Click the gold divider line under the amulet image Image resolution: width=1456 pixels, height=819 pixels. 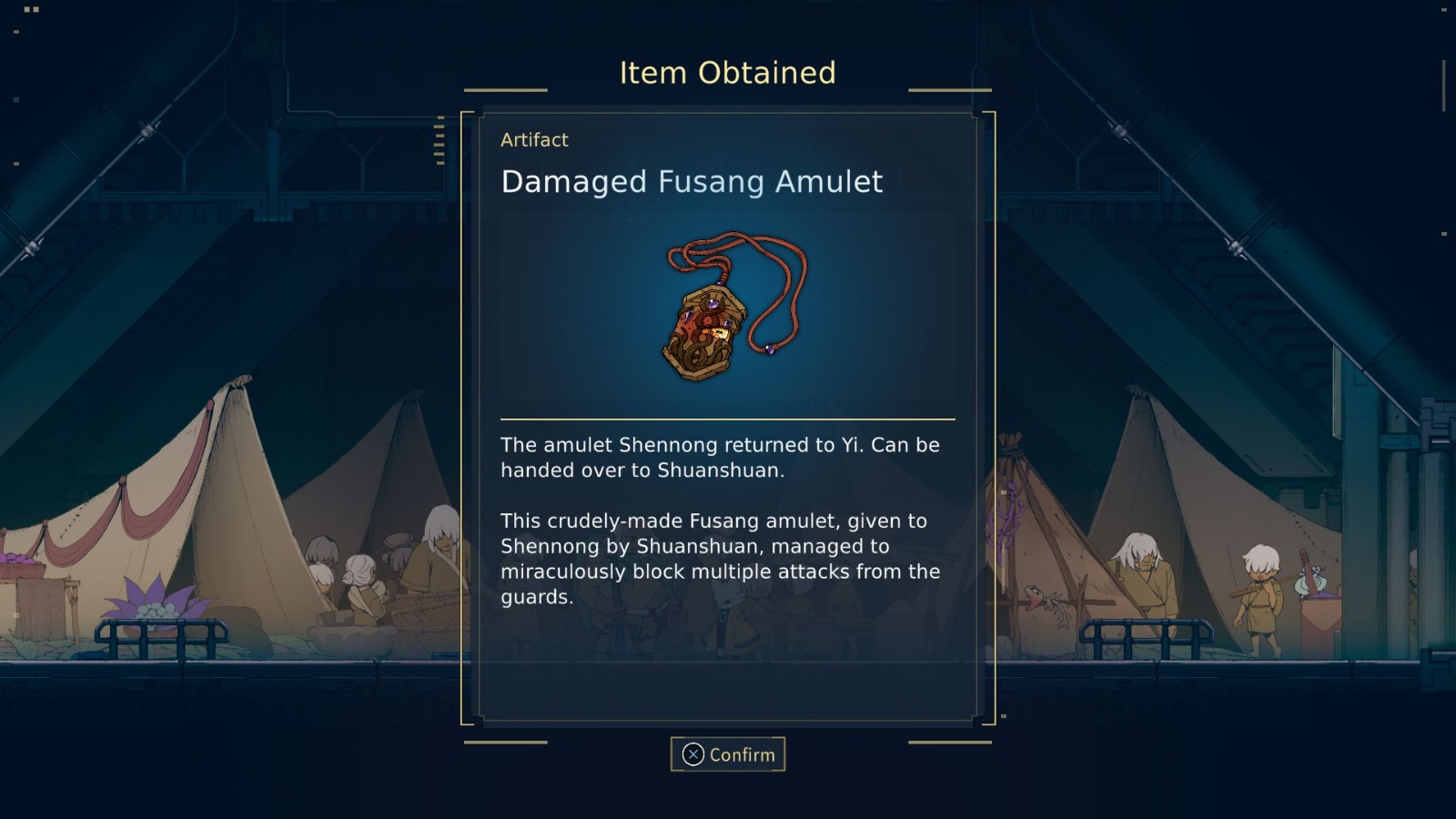[x=728, y=418]
